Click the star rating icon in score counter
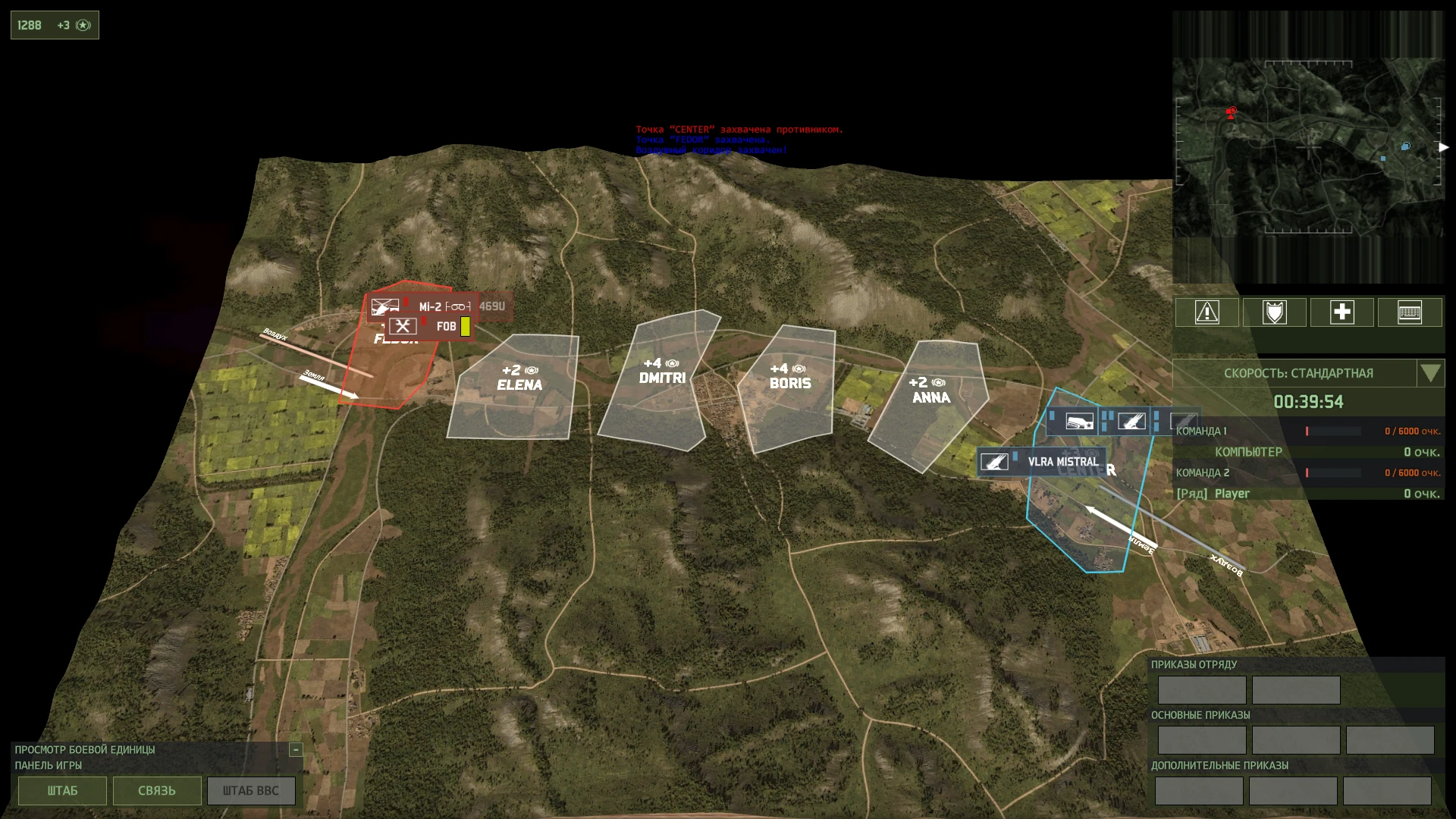1456x819 pixels. pyautogui.click(x=83, y=24)
